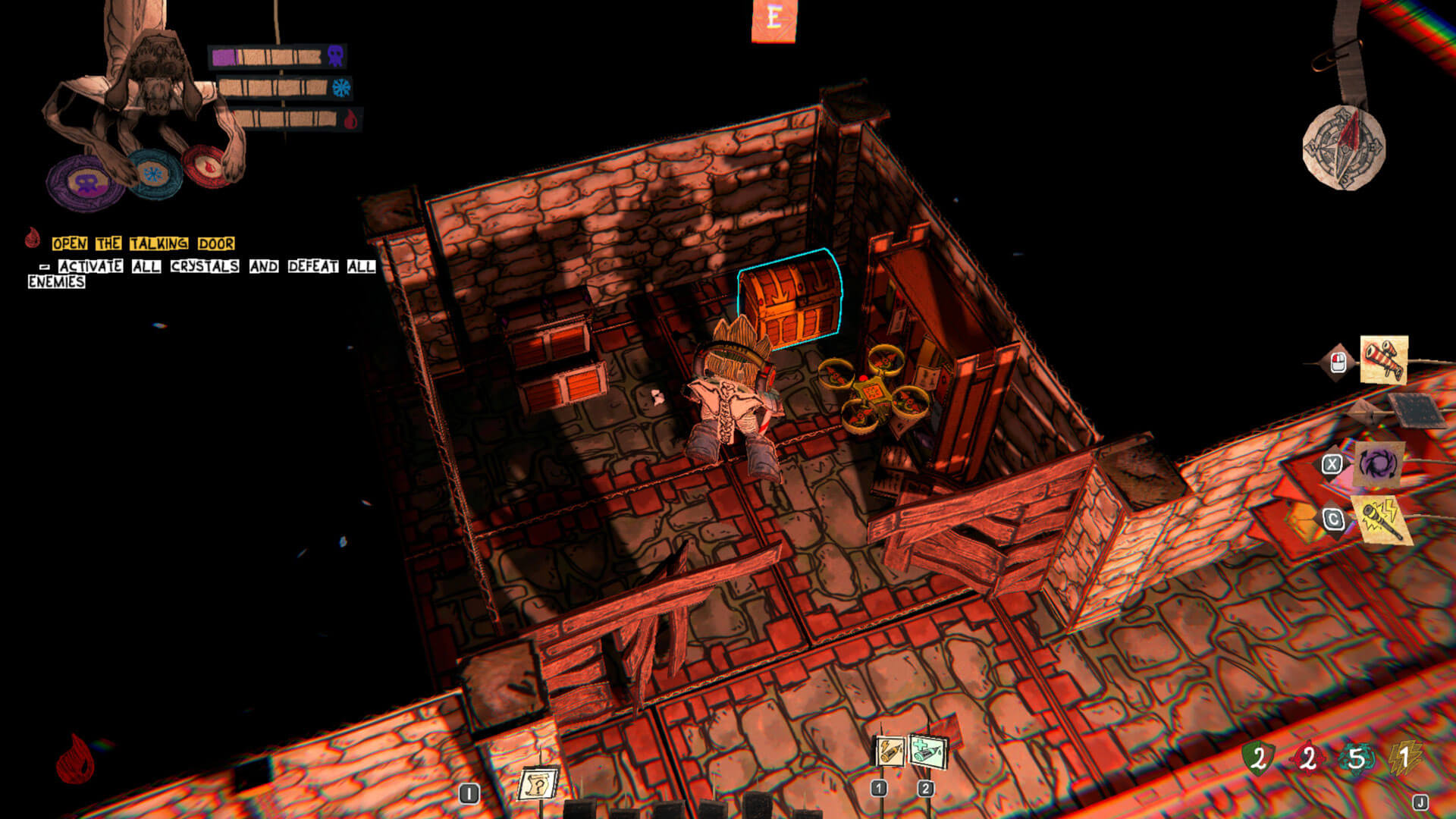Select the striped telescope weapon icon
Image resolution: width=1456 pixels, height=819 pixels.
[1383, 359]
